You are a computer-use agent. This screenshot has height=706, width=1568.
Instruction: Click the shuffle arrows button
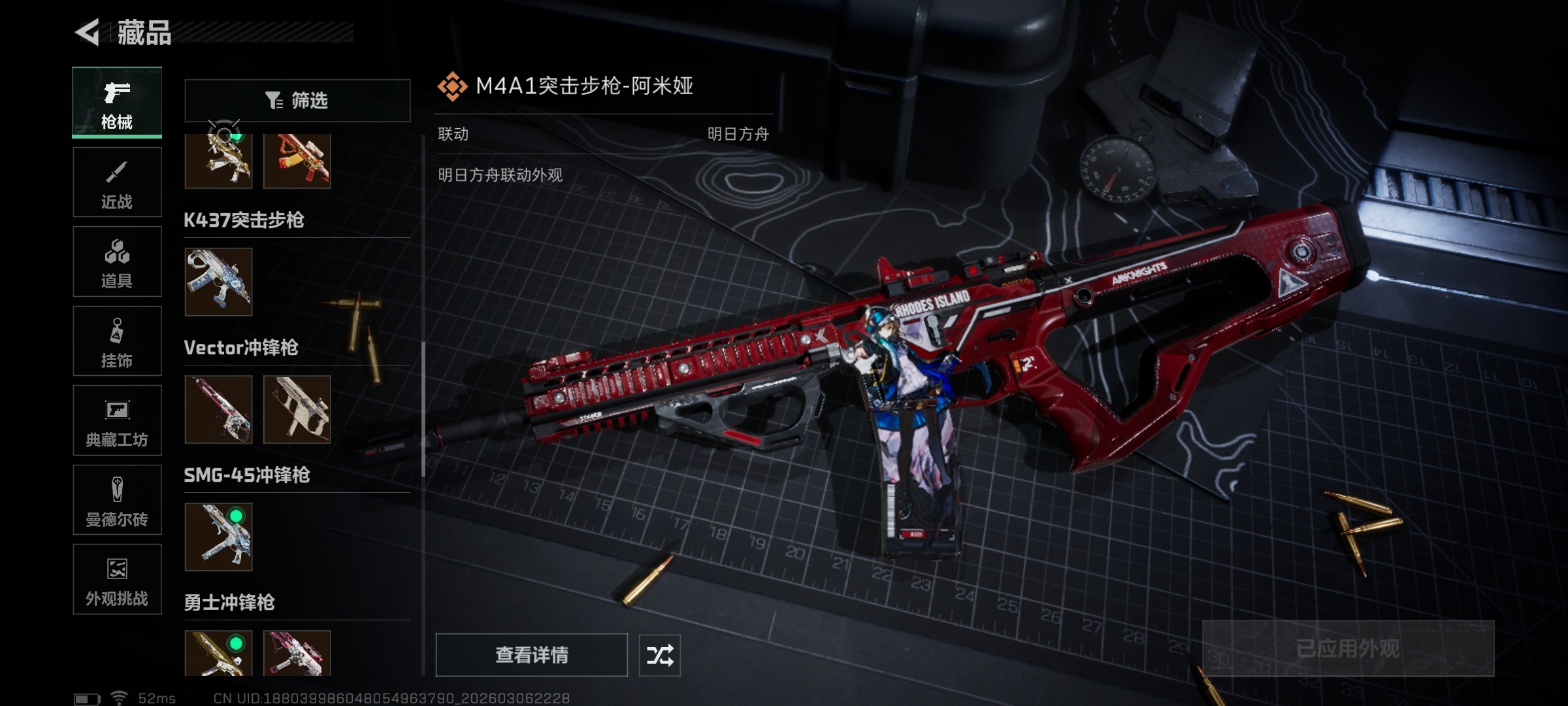click(x=659, y=655)
